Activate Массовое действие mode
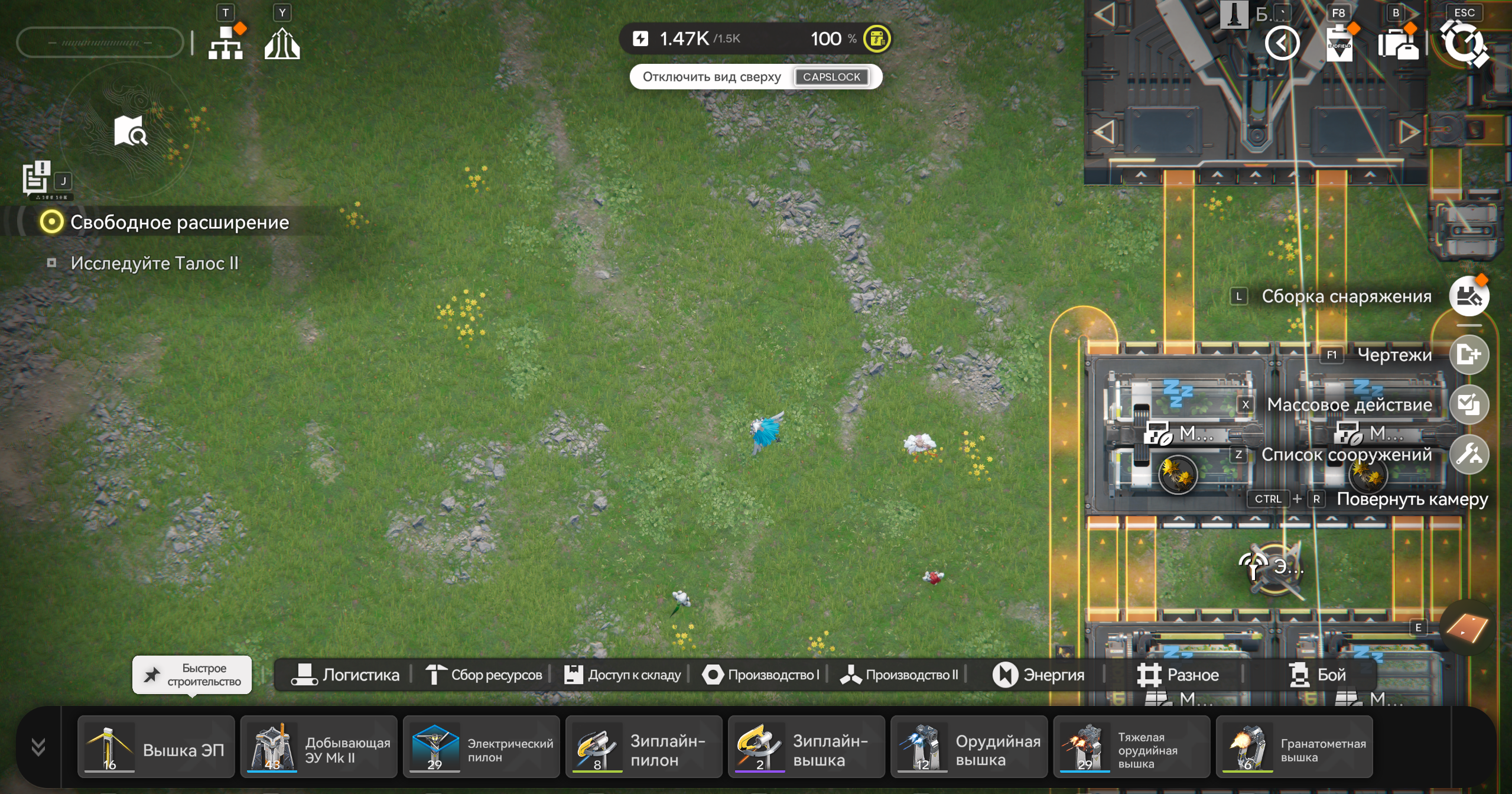The height and width of the screenshot is (794, 1512). (x=1469, y=404)
